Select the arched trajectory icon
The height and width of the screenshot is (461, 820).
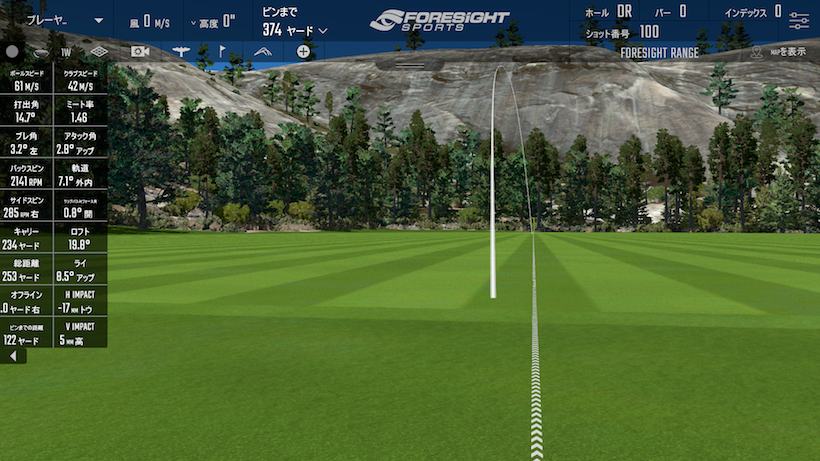(x=263, y=51)
